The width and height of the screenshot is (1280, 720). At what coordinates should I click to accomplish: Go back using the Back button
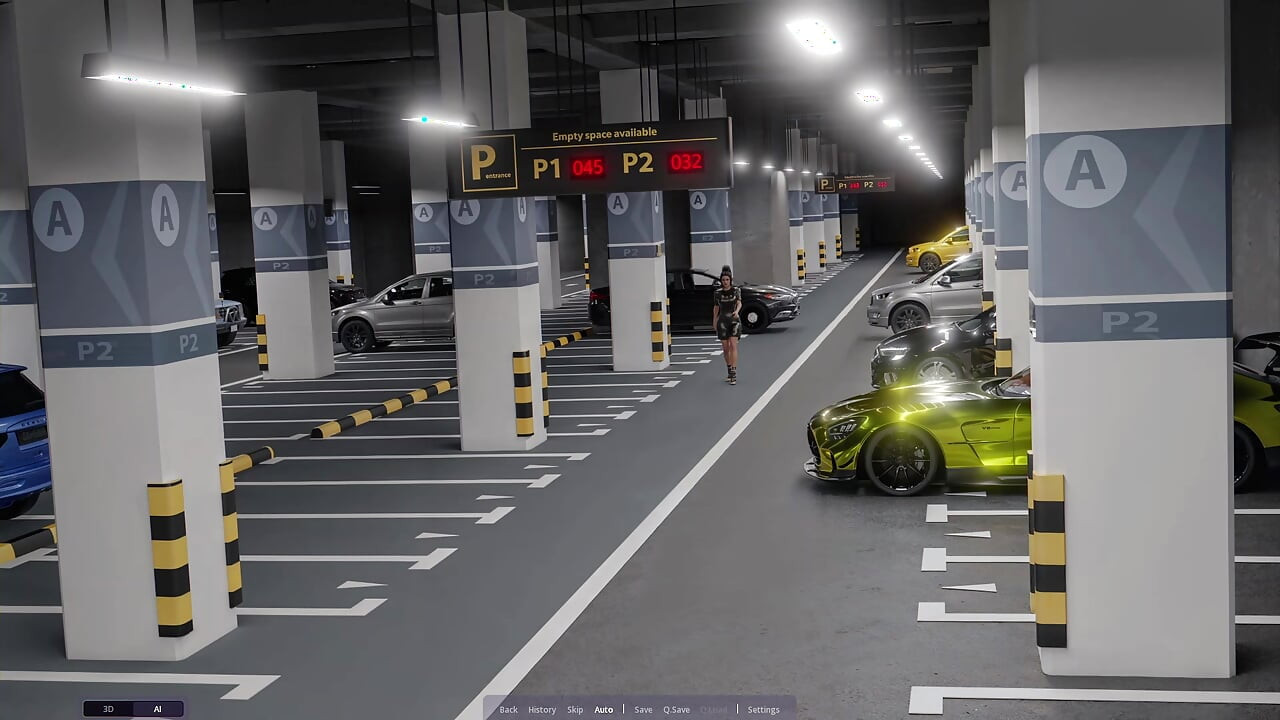click(x=508, y=710)
